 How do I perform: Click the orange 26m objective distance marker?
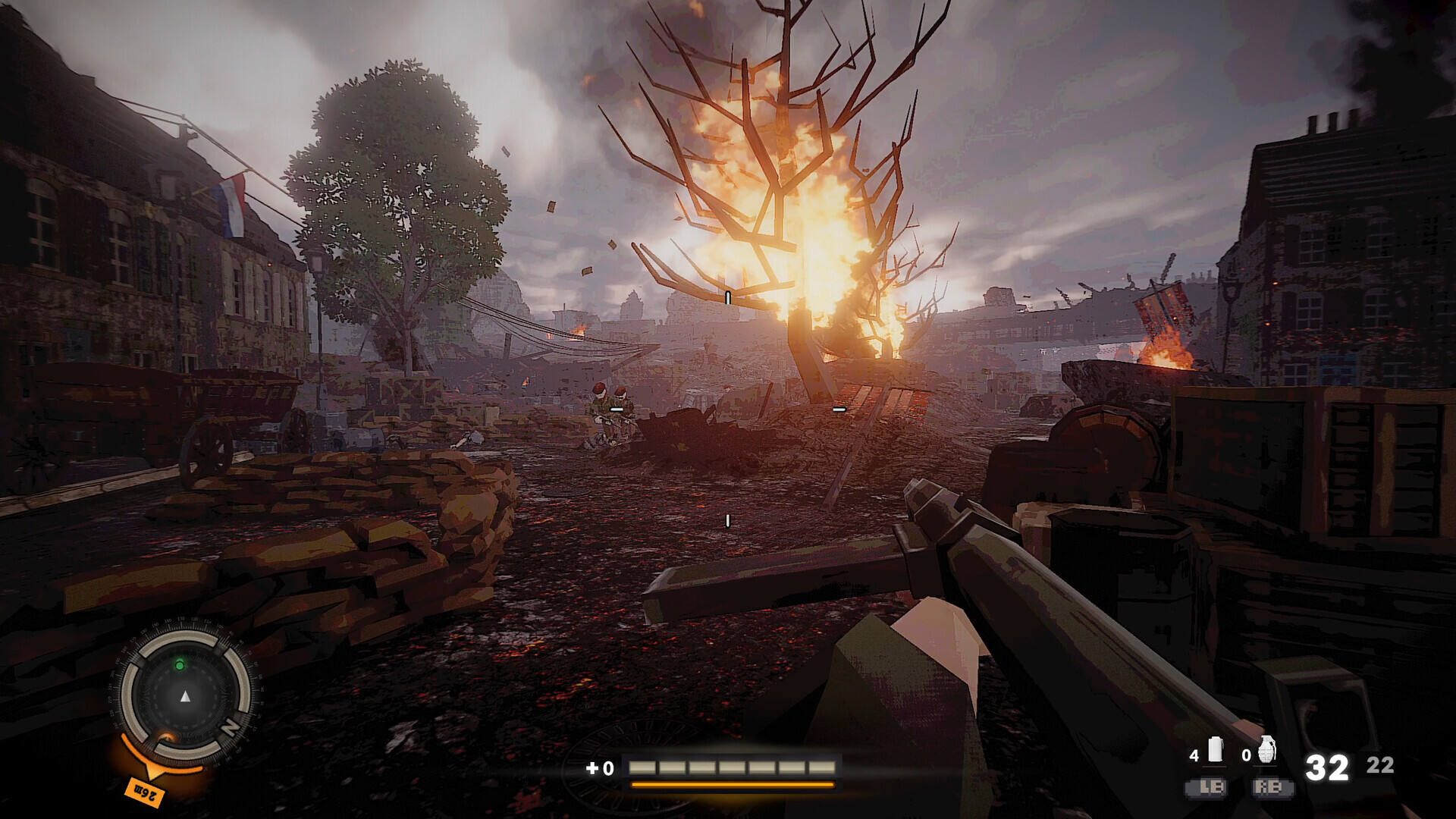[x=144, y=792]
